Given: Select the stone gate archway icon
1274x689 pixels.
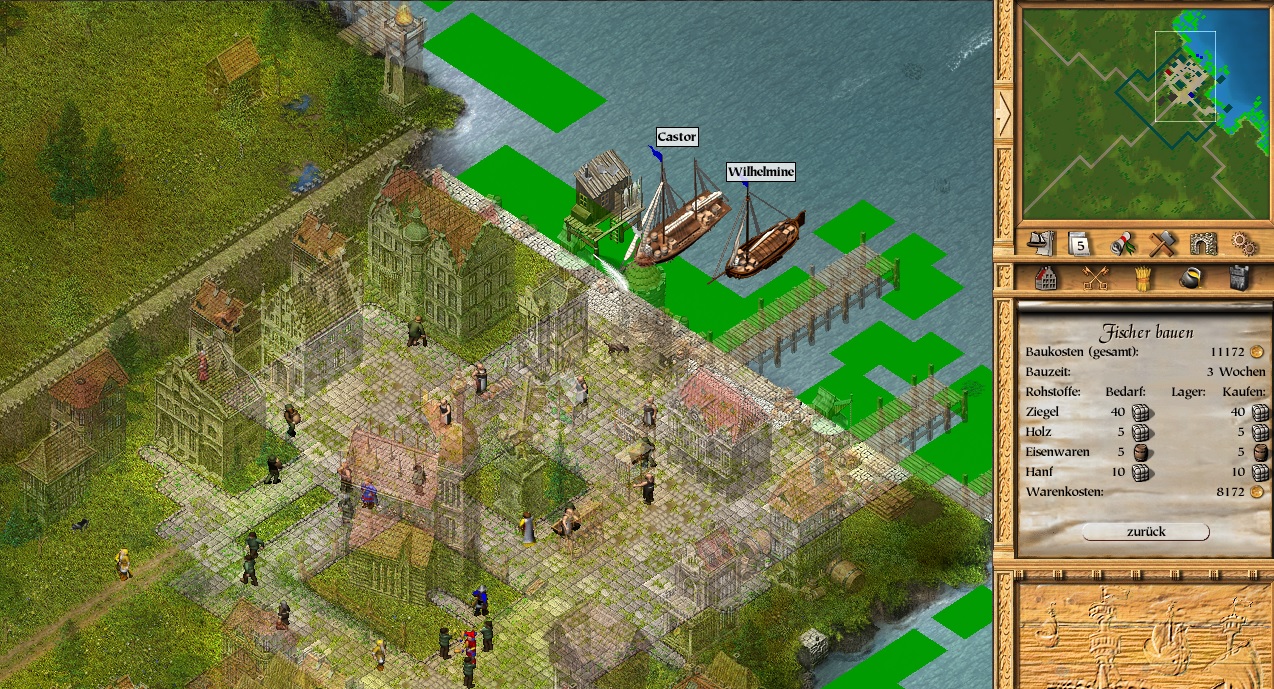Looking at the screenshot, I should (x=1203, y=243).
